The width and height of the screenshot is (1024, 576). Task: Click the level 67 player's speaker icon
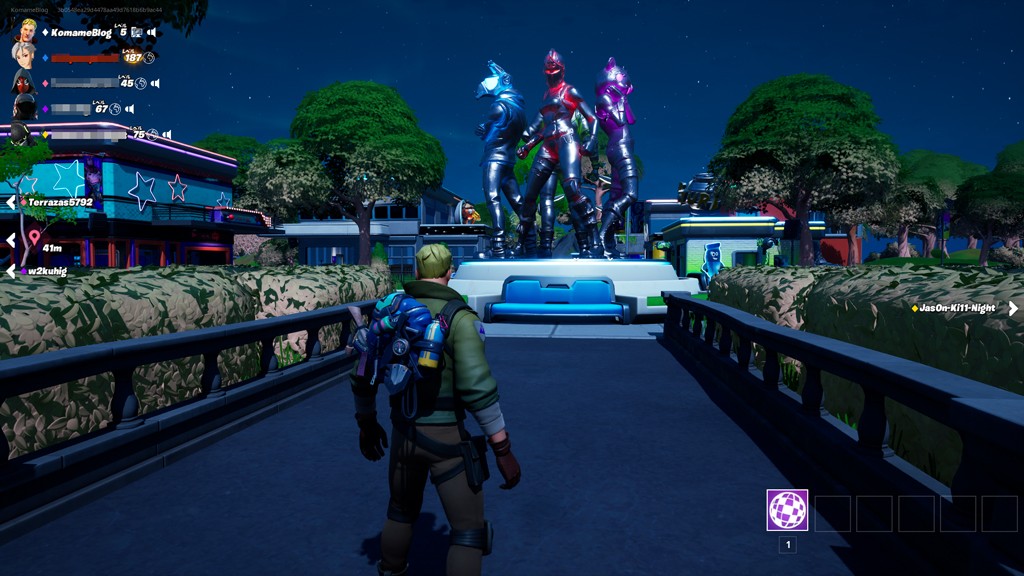tap(129, 109)
